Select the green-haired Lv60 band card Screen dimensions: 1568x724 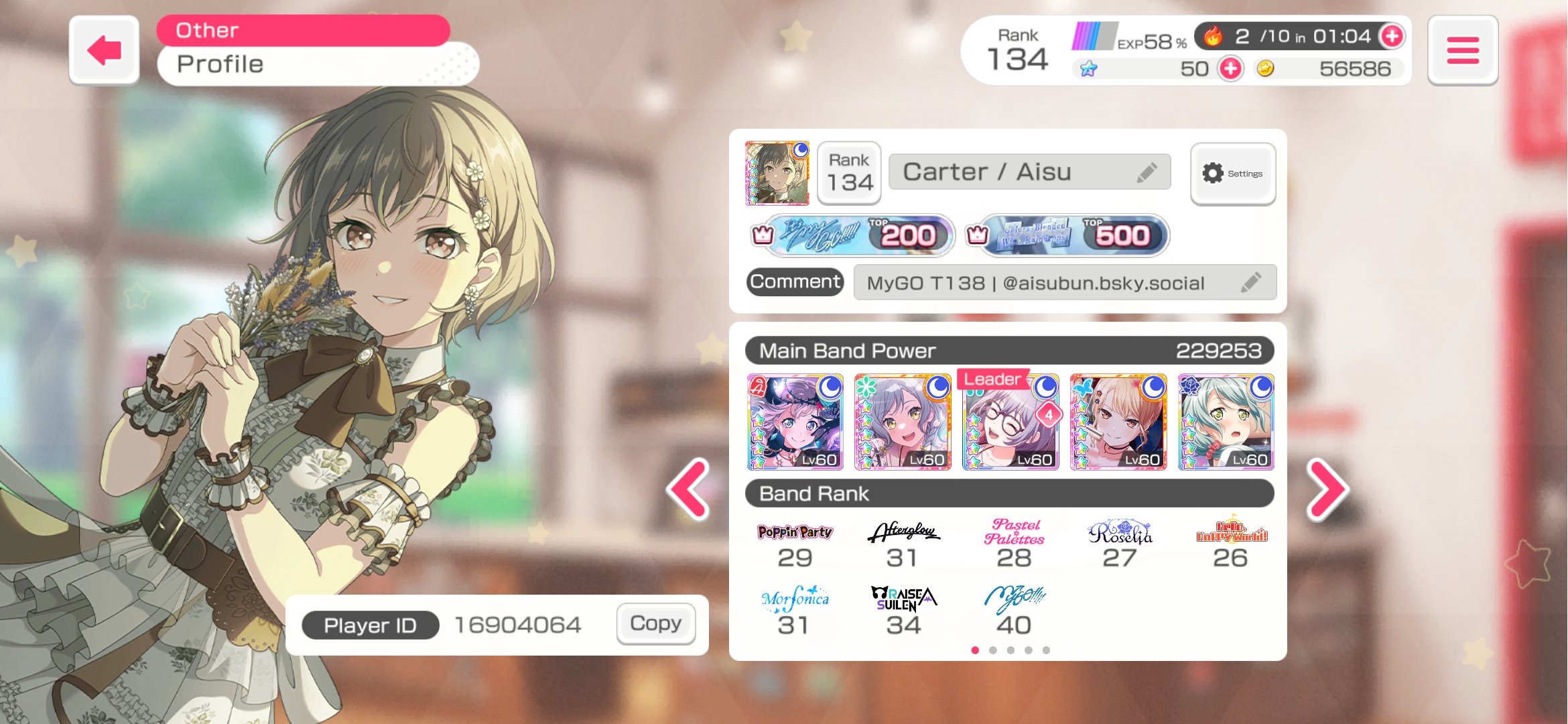[x=1226, y=422]
